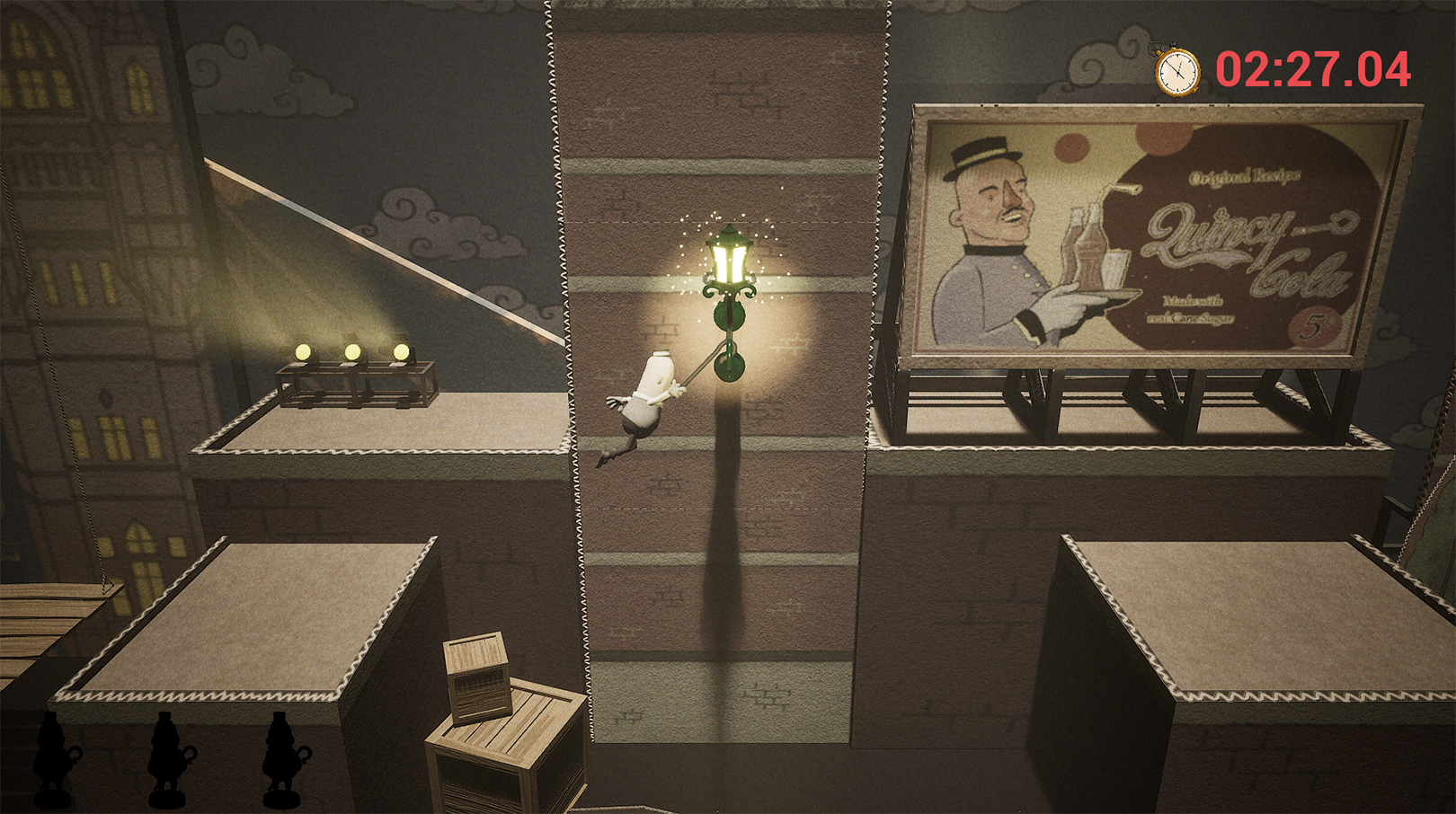Screen dimensions: 1456x814
Task: Click the stopwatch icon beside the timer
Action: tap(1176, 71)
